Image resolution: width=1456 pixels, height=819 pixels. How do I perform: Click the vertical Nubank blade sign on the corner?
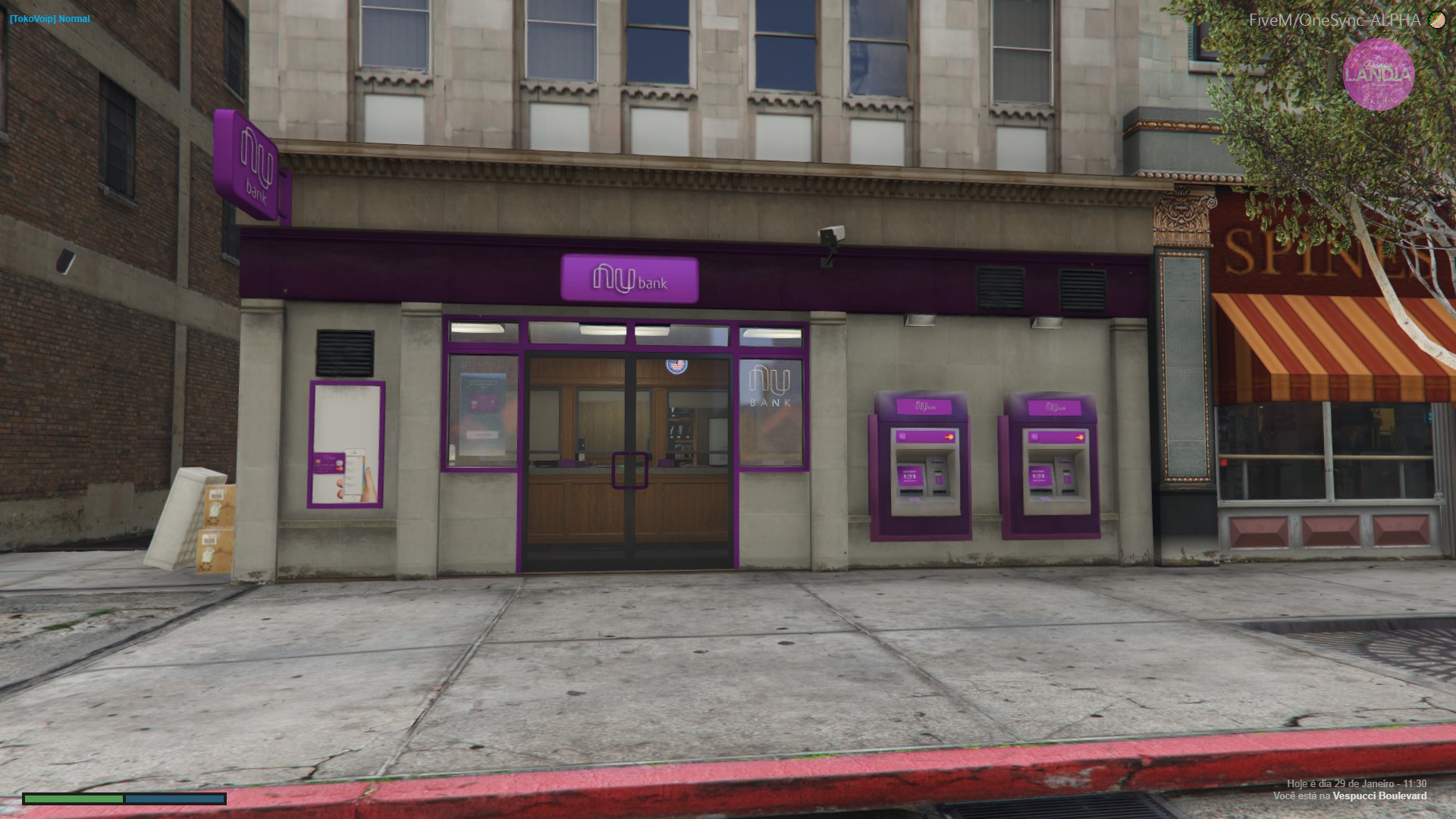(x=253, y=161)
